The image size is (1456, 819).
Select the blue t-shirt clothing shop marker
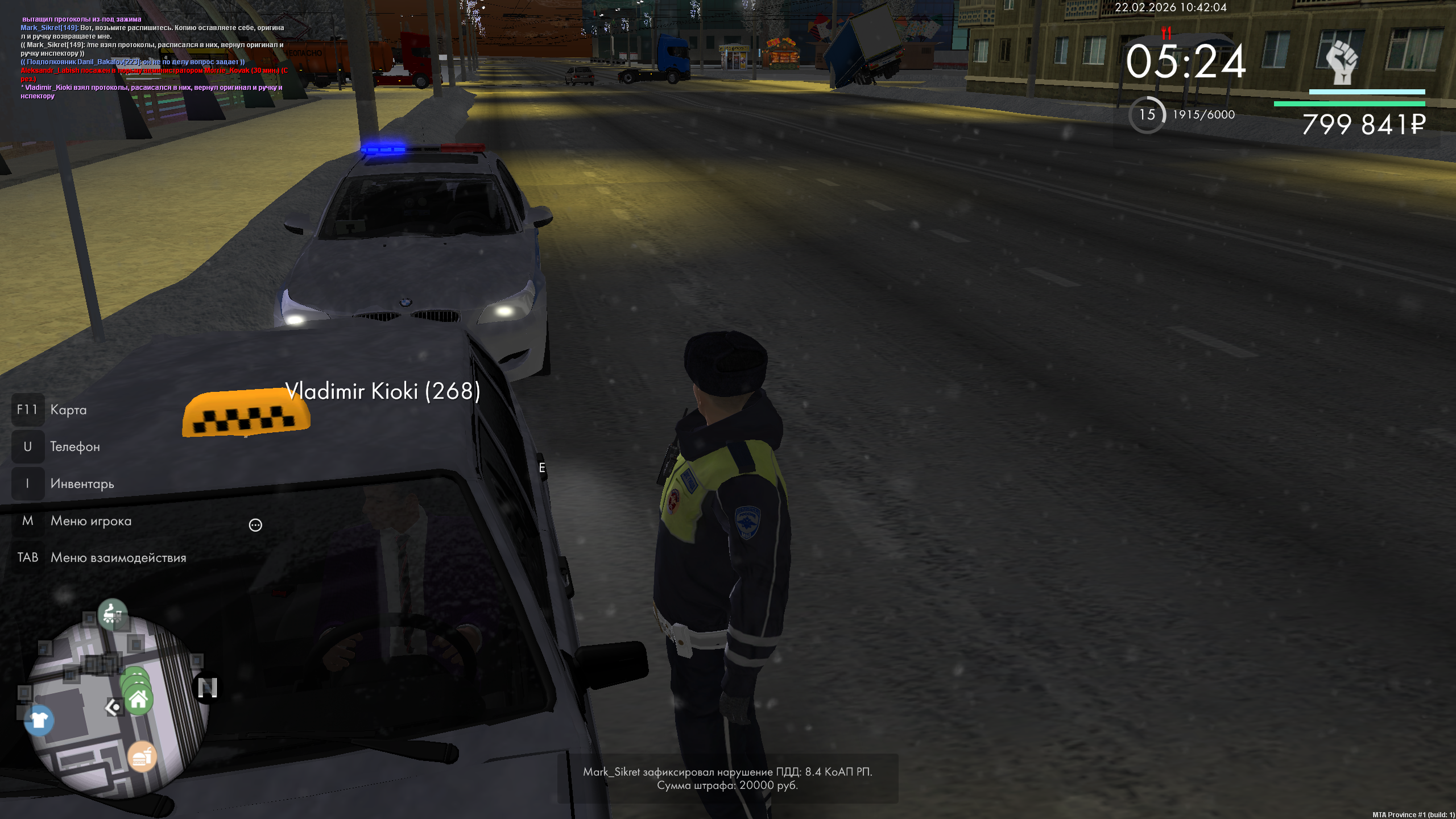pyautogui.click(x=39, y=720)
